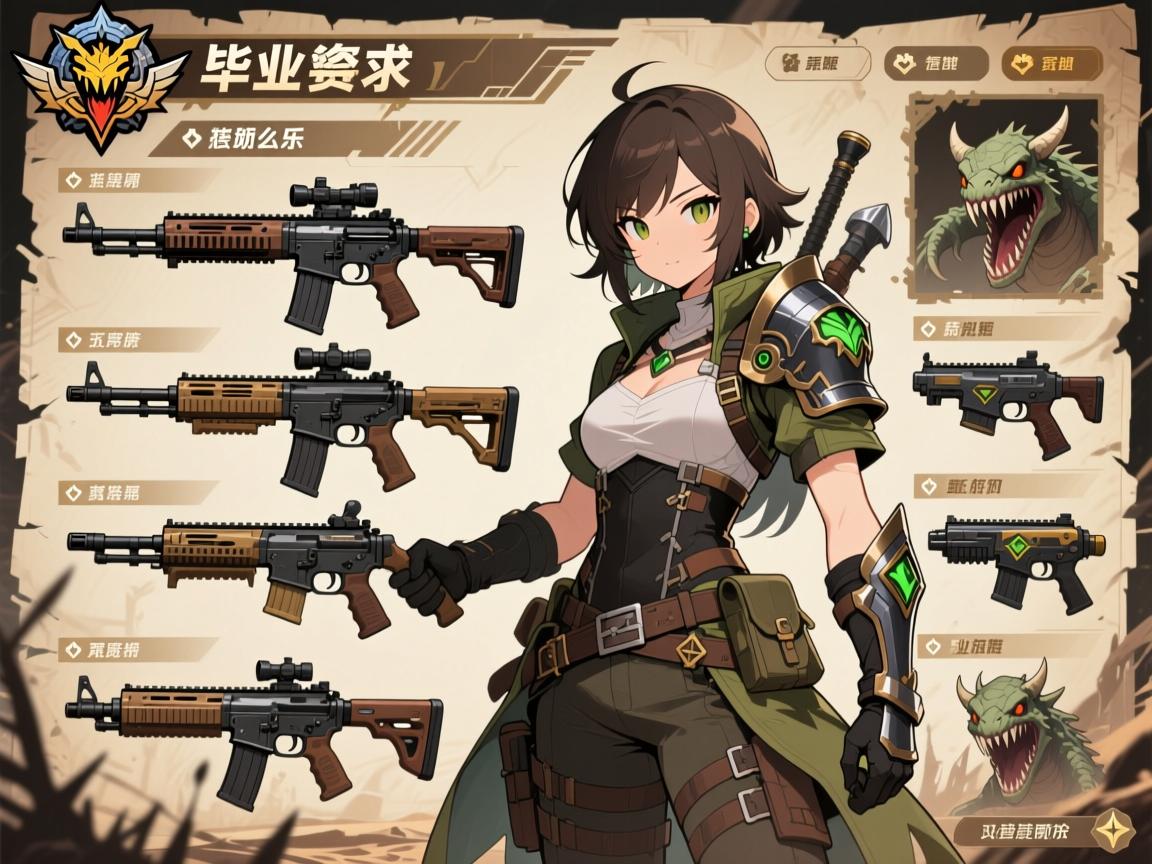The width and height of the screenshot is (1152, 864).
Task: Open the large framed horned monster portrait
Action: [x=1003, y=196]
